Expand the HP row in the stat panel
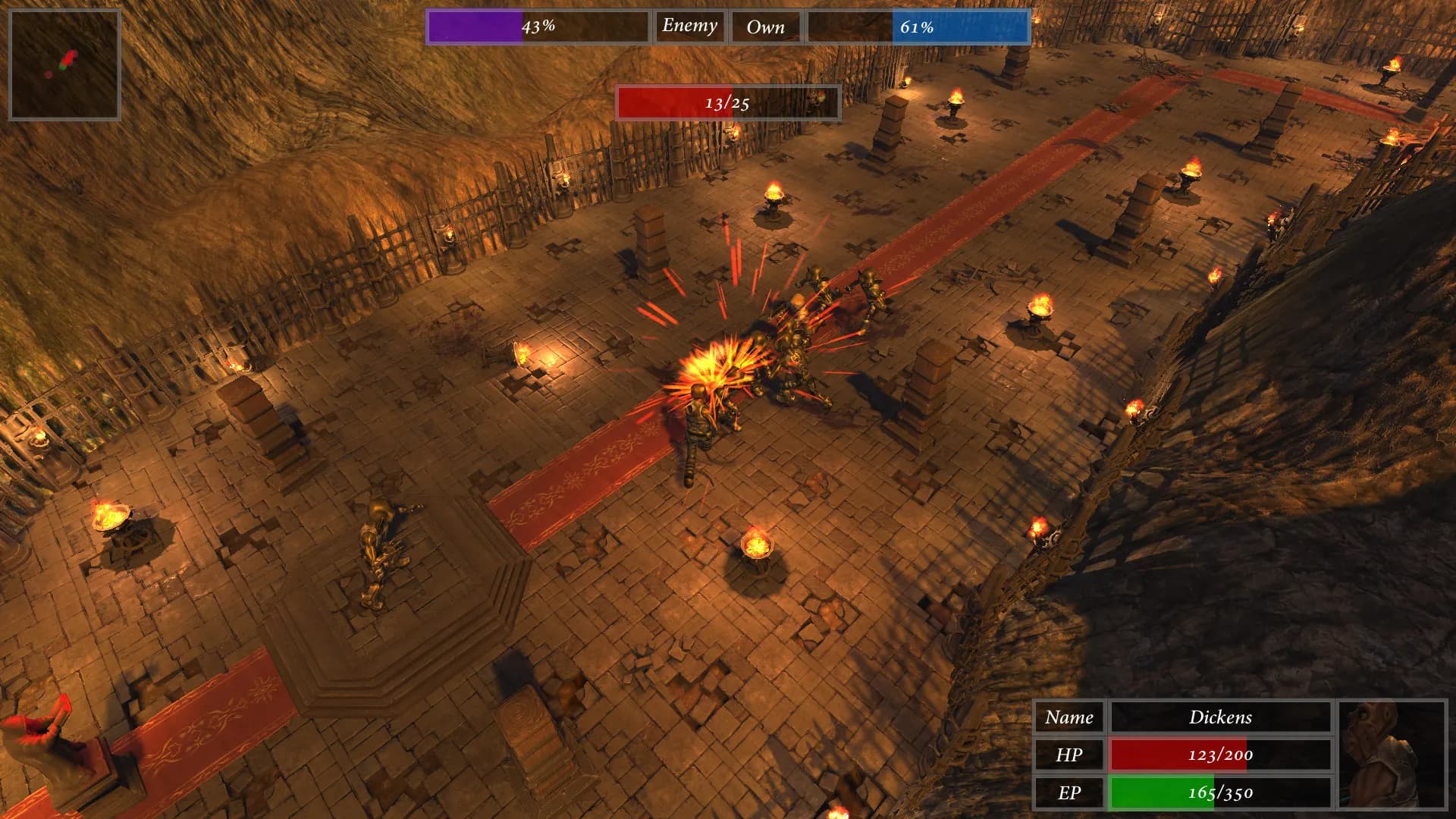1456x819 pixels. [1070, 755]
